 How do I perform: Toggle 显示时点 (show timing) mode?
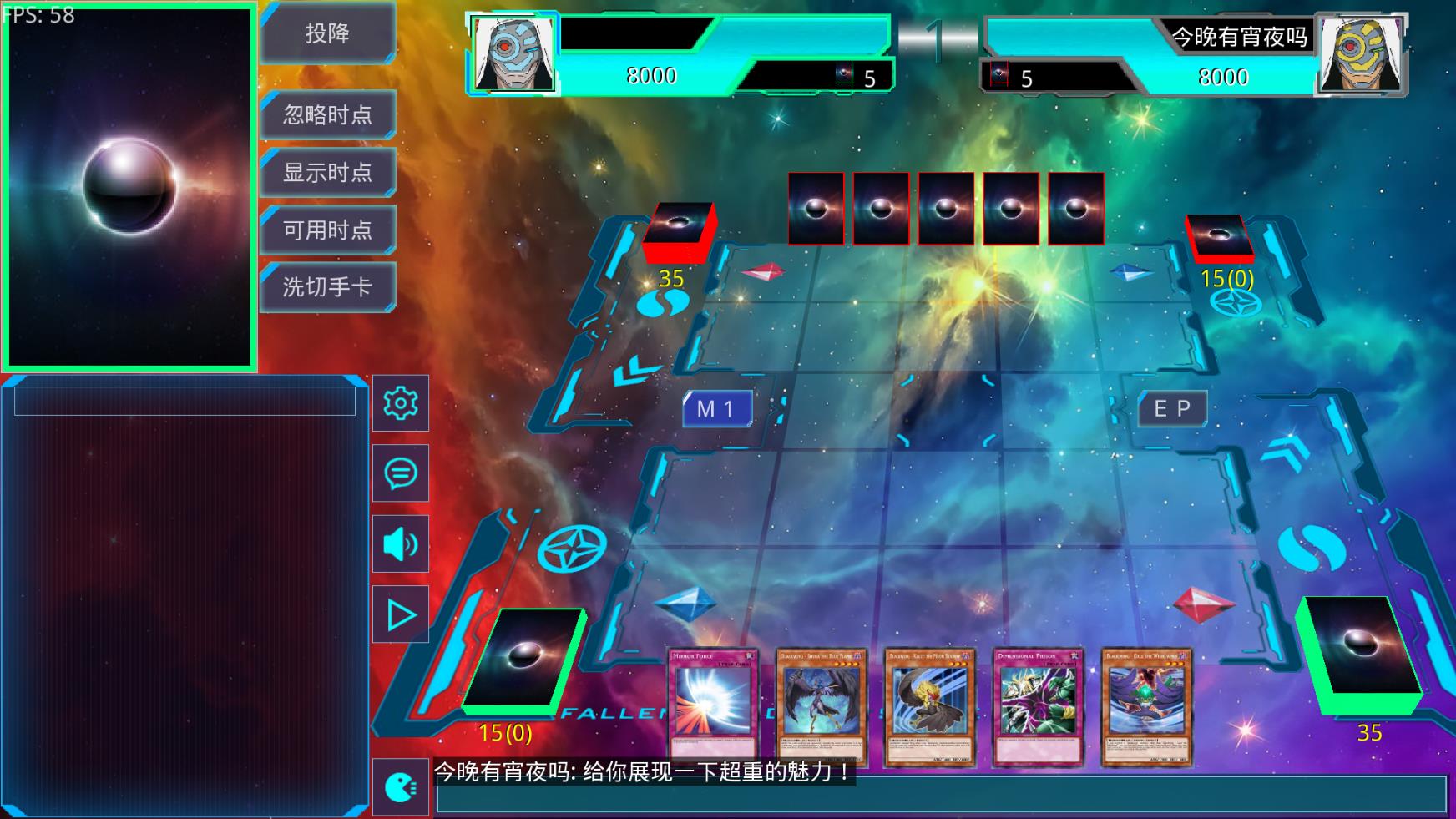coord(327,172)
